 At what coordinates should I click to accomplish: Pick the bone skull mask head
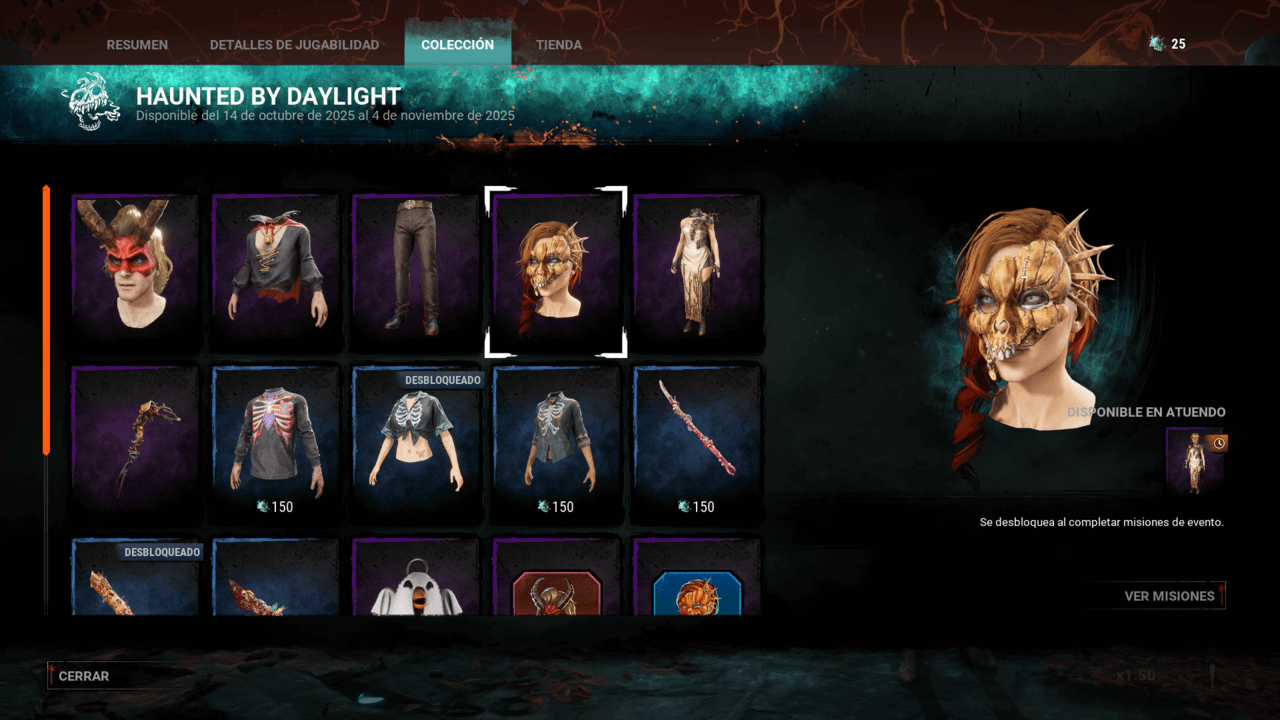(x=556, y=270)
